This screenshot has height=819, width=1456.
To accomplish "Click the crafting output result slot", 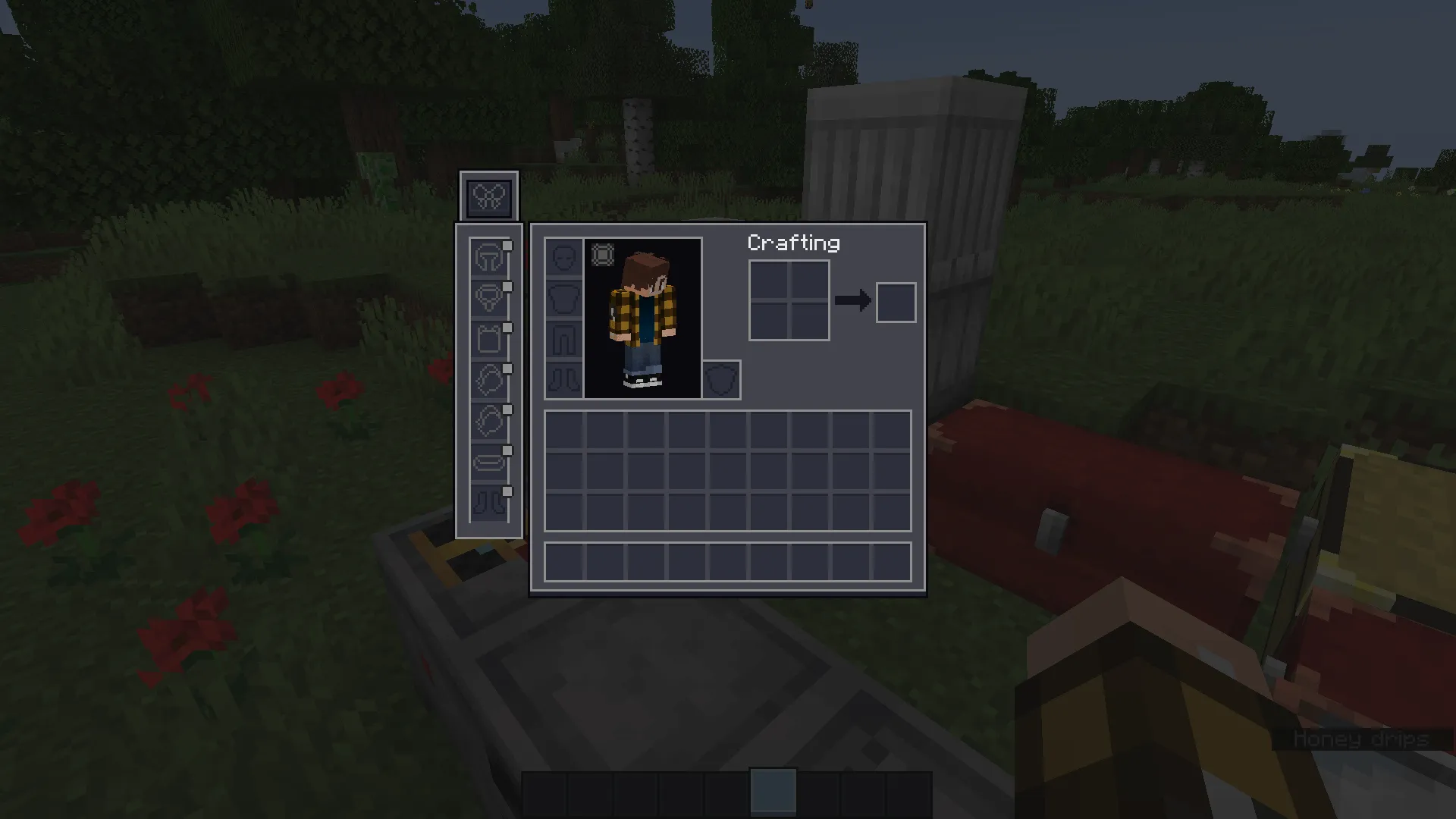I will coord(896,302).
